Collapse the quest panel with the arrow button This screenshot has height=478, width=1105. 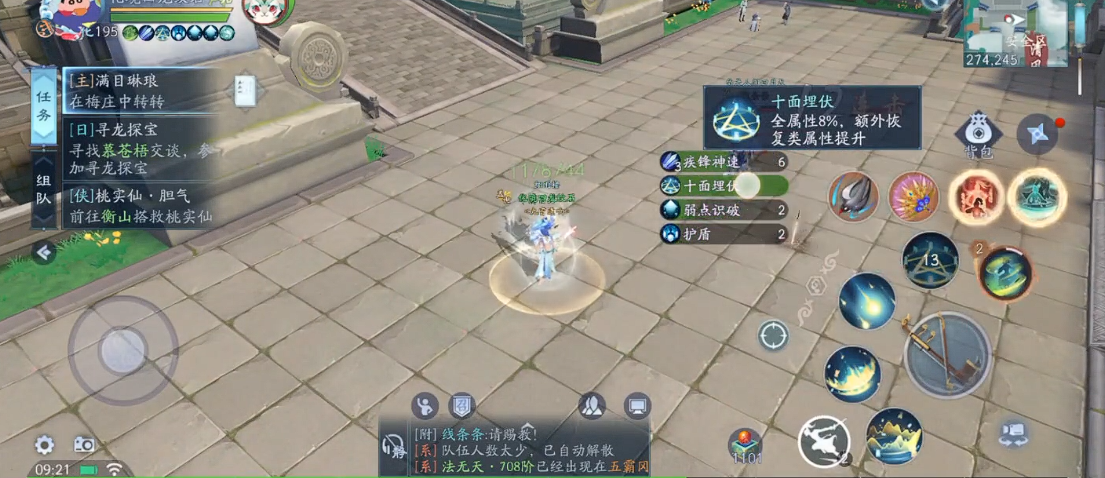(x=44, y=252)
